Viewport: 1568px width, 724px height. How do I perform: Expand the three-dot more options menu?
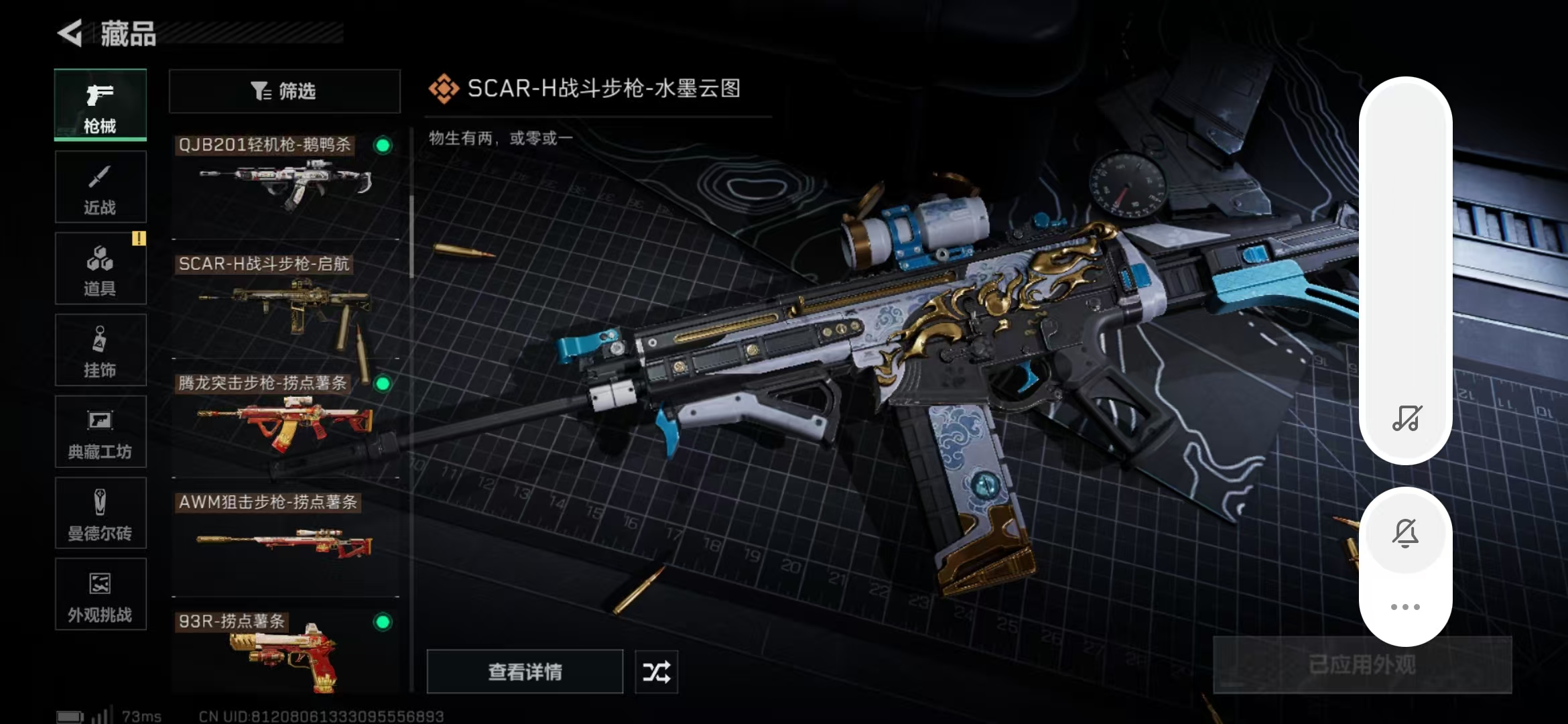click(x=1406, y=606)
